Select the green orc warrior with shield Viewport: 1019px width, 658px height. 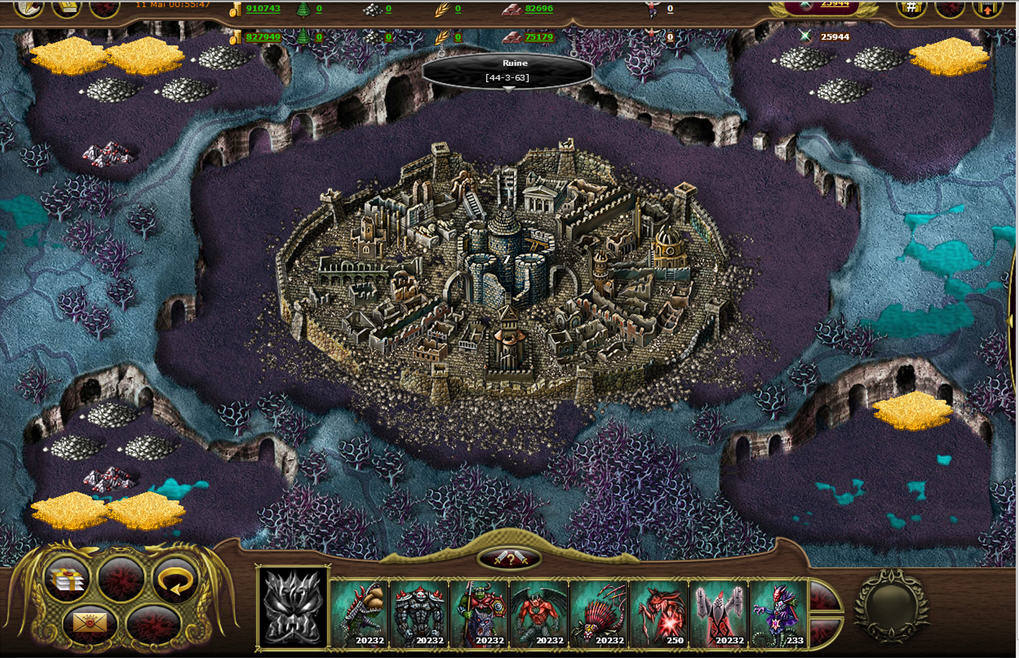(x=479, y=612)
